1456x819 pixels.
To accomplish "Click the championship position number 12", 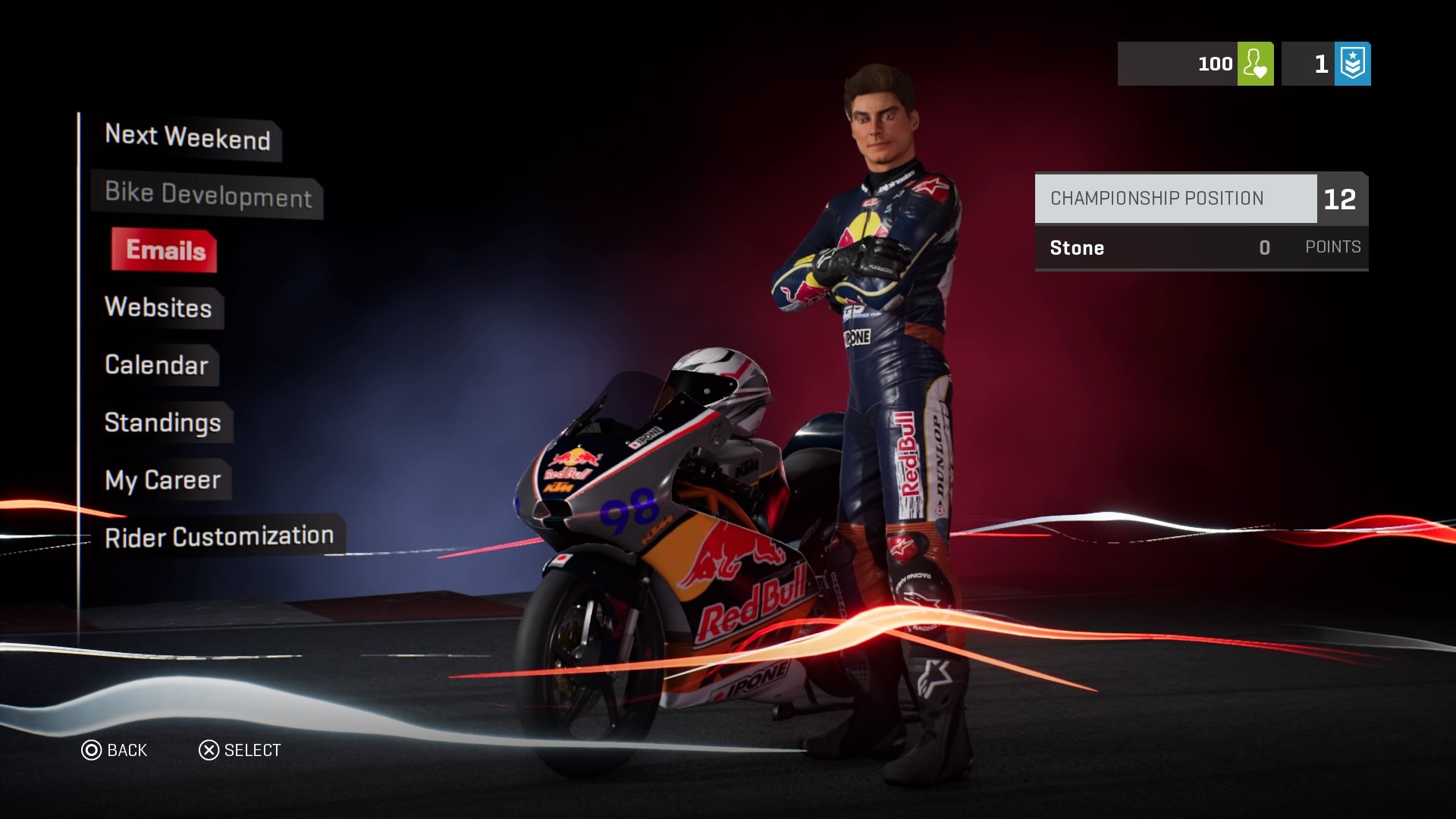I will pos(1341,198).
